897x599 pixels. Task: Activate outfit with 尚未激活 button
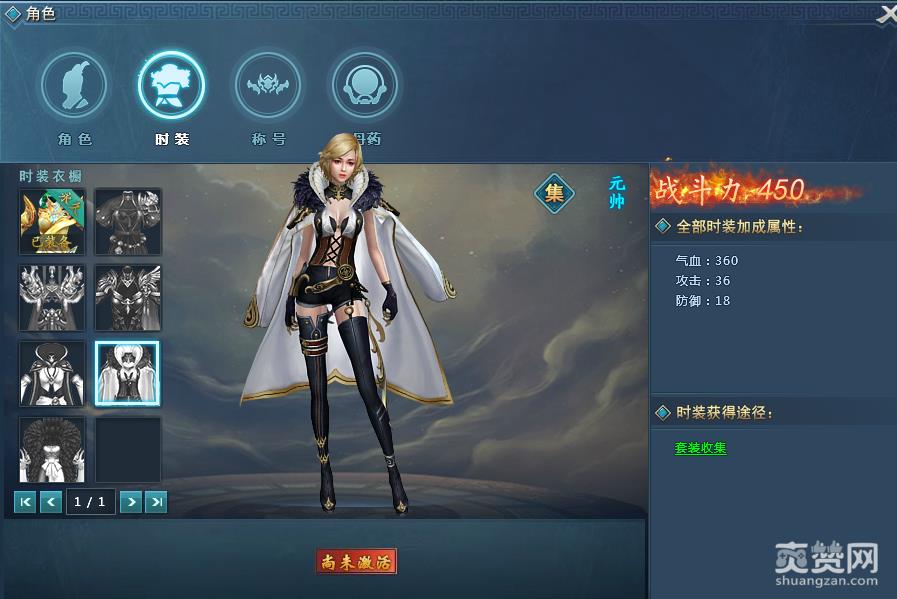(356, 561)
